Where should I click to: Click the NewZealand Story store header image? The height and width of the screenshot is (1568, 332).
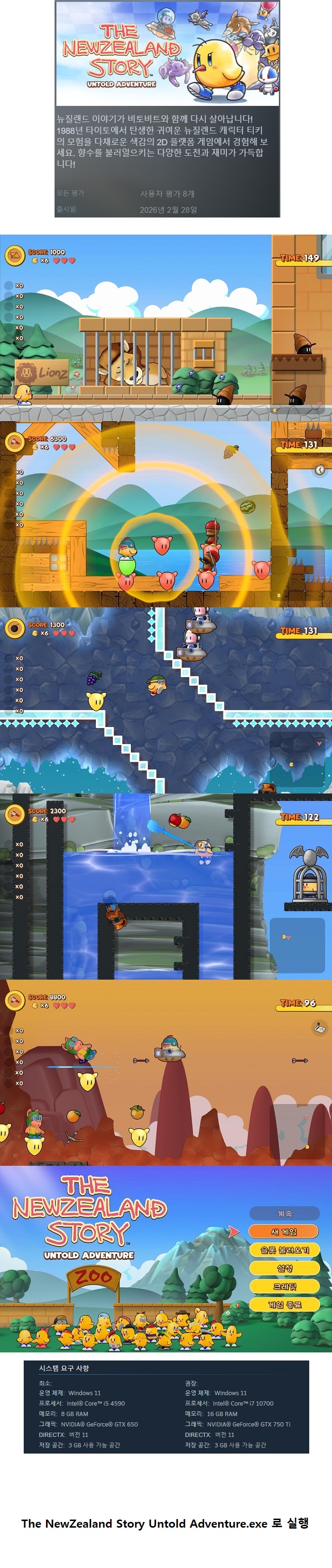pos(167,54)
